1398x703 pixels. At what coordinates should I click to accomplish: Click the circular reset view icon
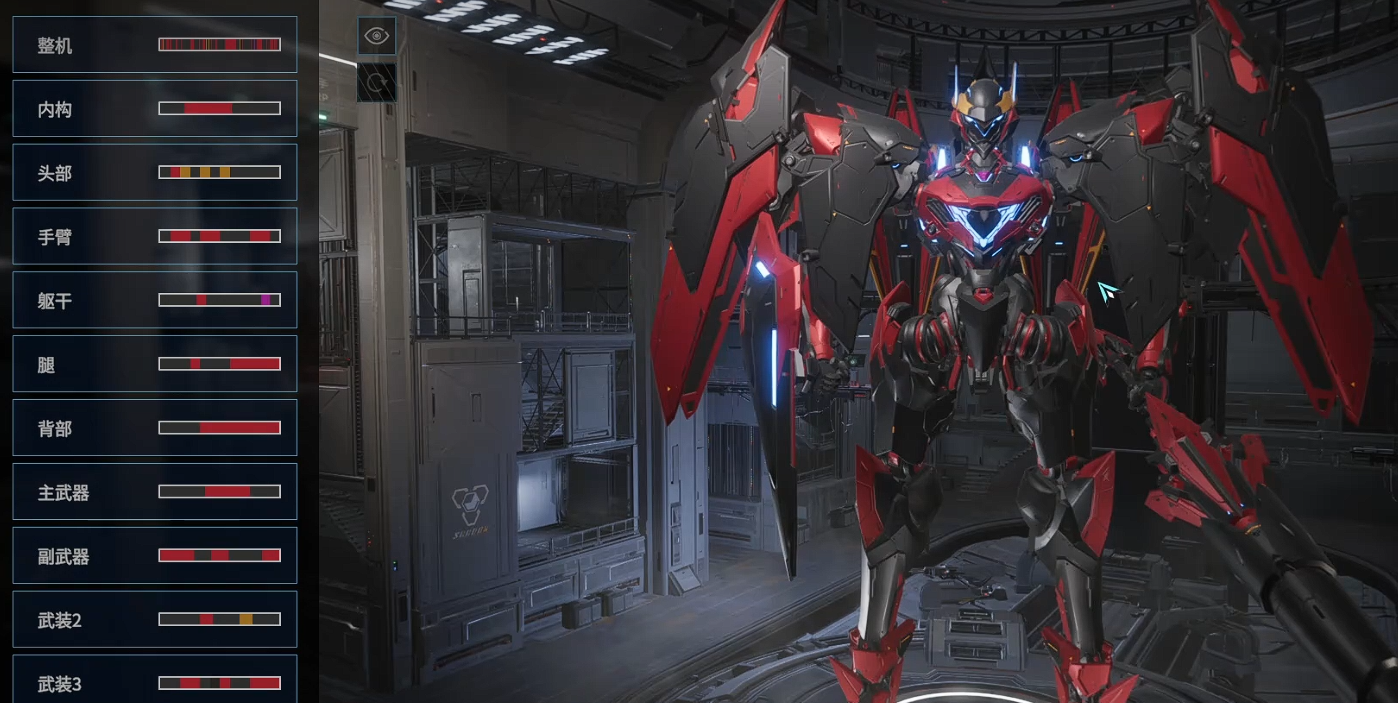[x=377, y=83]
